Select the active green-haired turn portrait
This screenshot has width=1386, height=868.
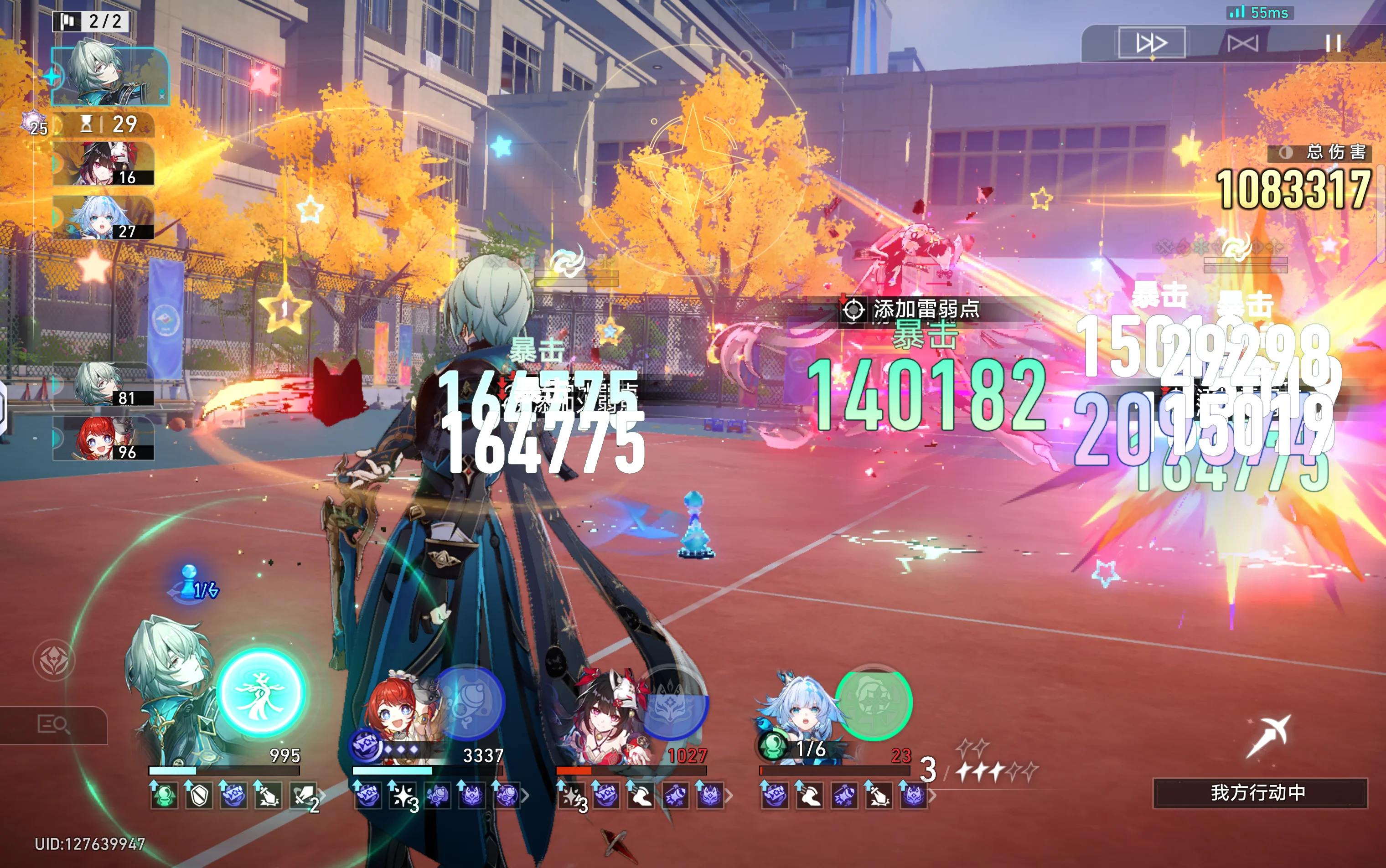(x=109, y=77)
